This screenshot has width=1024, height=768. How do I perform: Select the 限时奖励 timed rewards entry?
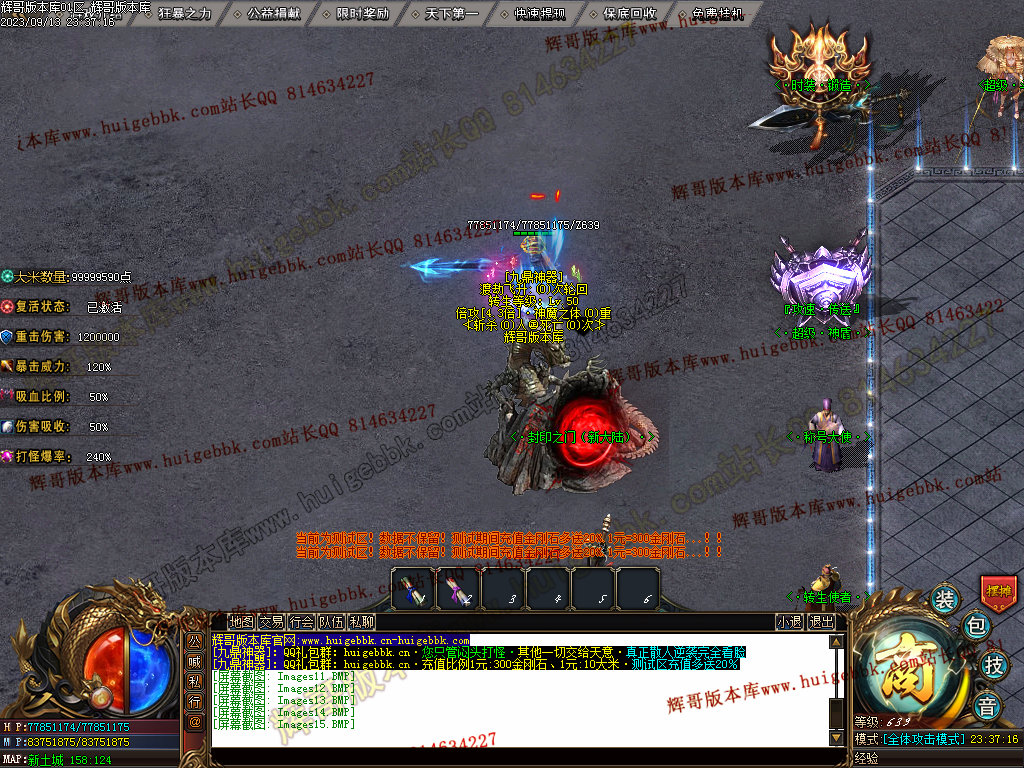pyautogui.click(x=362, y=14)
